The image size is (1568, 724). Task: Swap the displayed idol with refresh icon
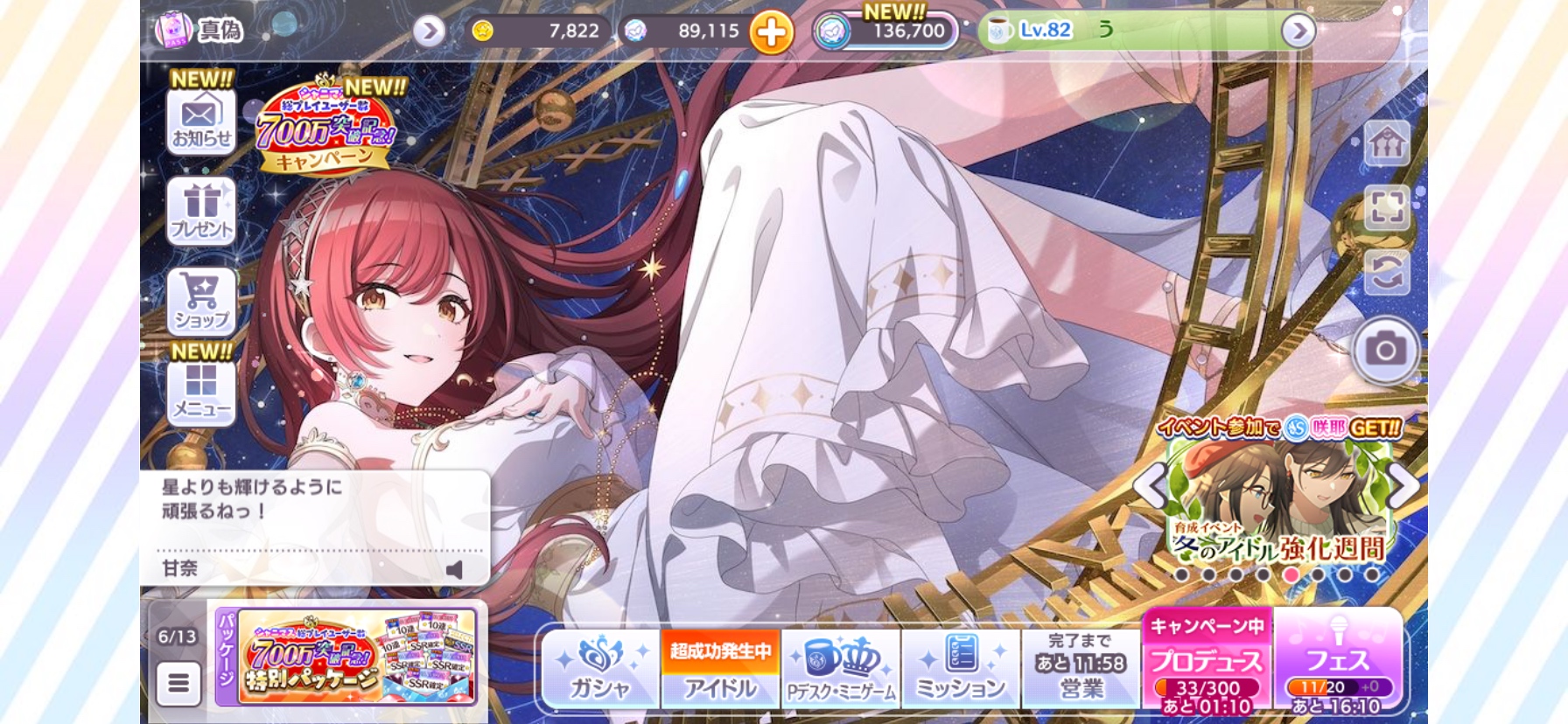click(x=1387, y=273)
